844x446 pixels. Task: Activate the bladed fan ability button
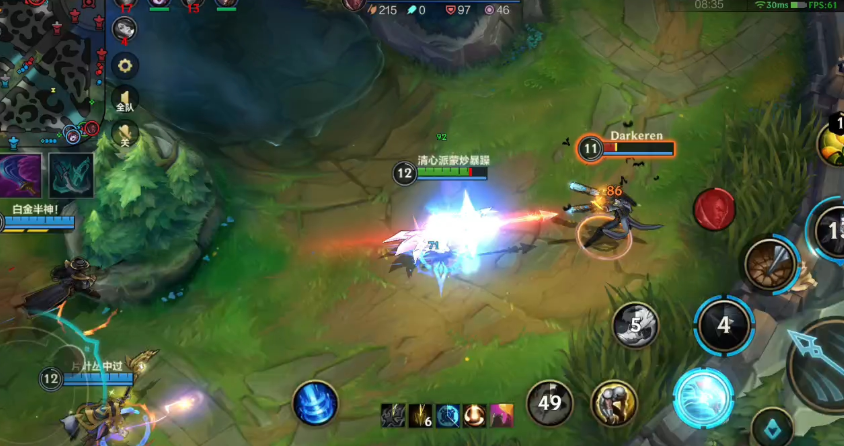coord(771,264)
